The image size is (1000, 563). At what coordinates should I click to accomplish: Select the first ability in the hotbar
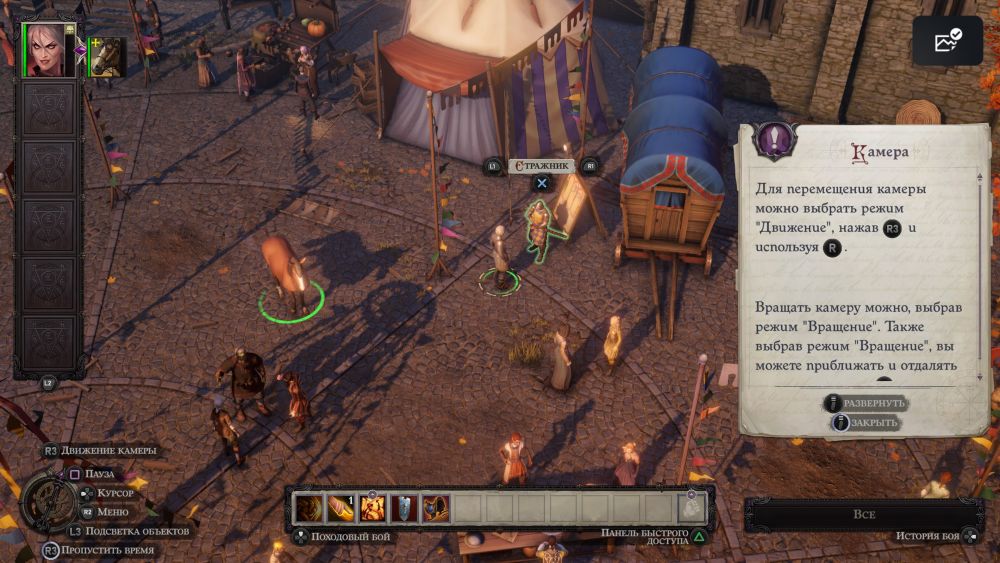tap(310, 508)
